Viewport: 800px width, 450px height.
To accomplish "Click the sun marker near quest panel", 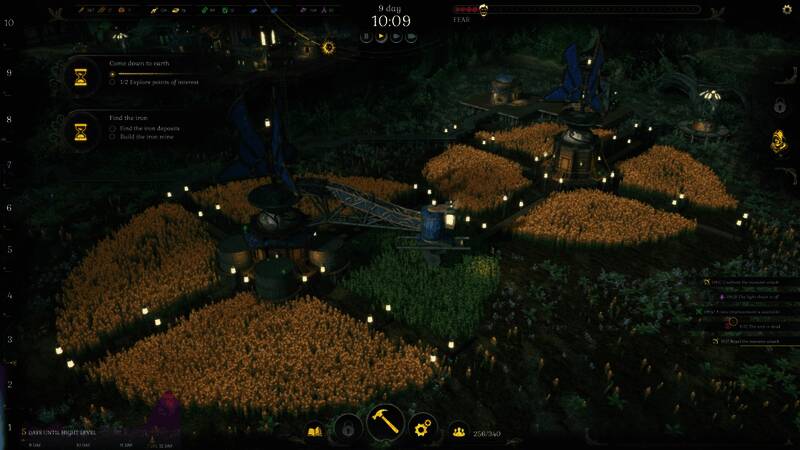I will tap(328, 47).
